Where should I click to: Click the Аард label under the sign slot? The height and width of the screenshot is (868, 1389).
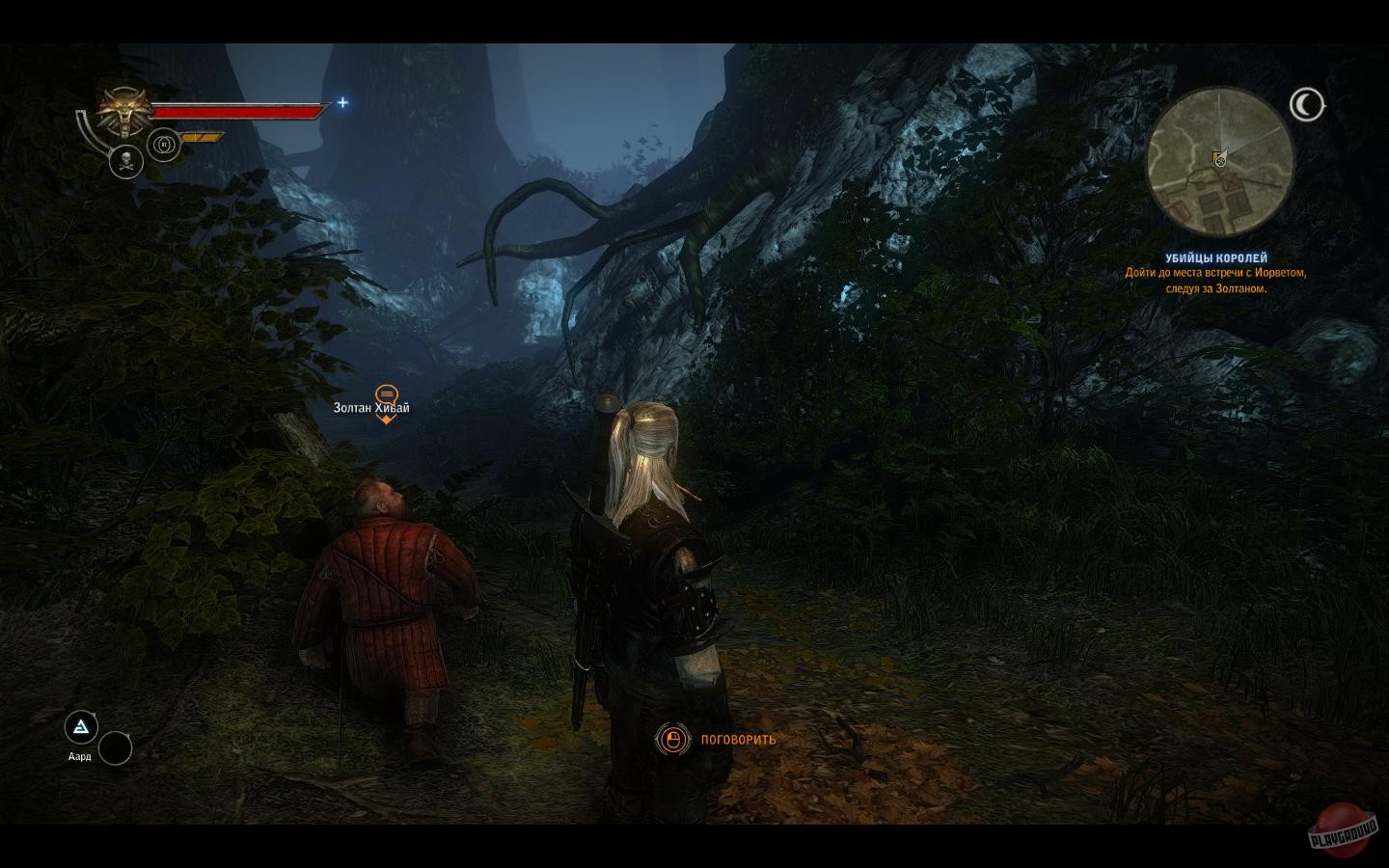[81, 758]
